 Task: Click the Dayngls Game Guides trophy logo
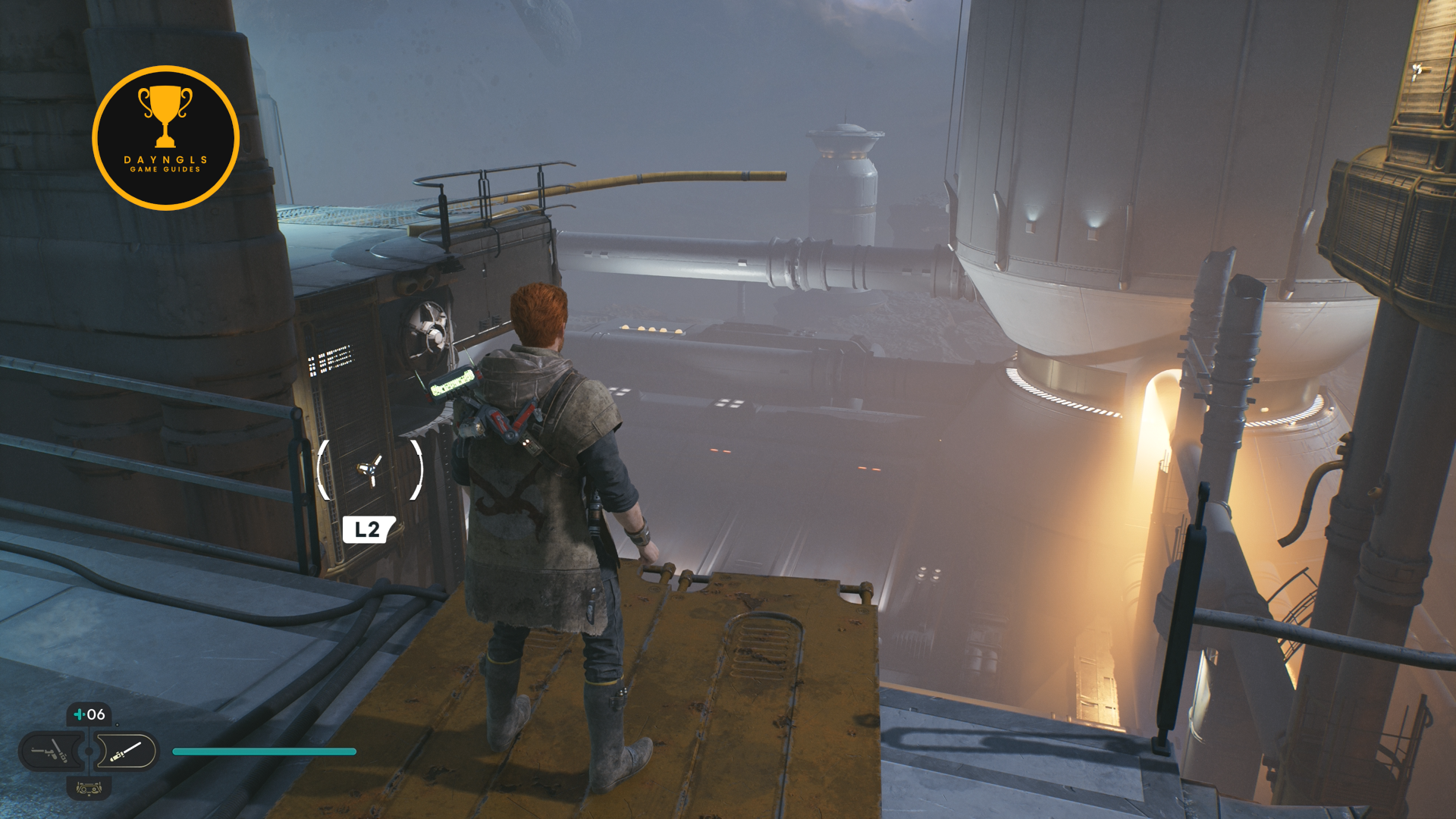pos(165,138)
